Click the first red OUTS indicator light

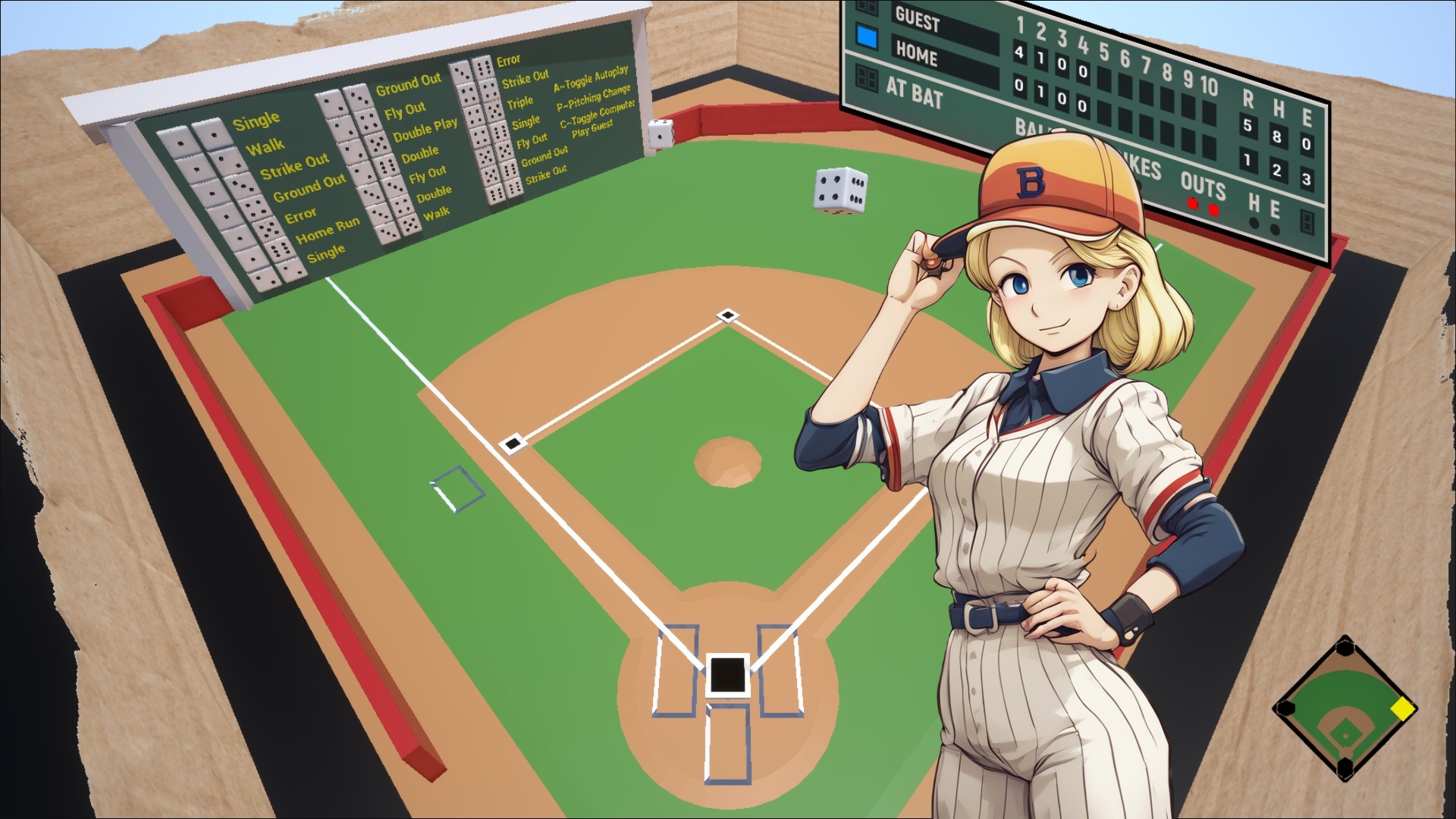1192,205
